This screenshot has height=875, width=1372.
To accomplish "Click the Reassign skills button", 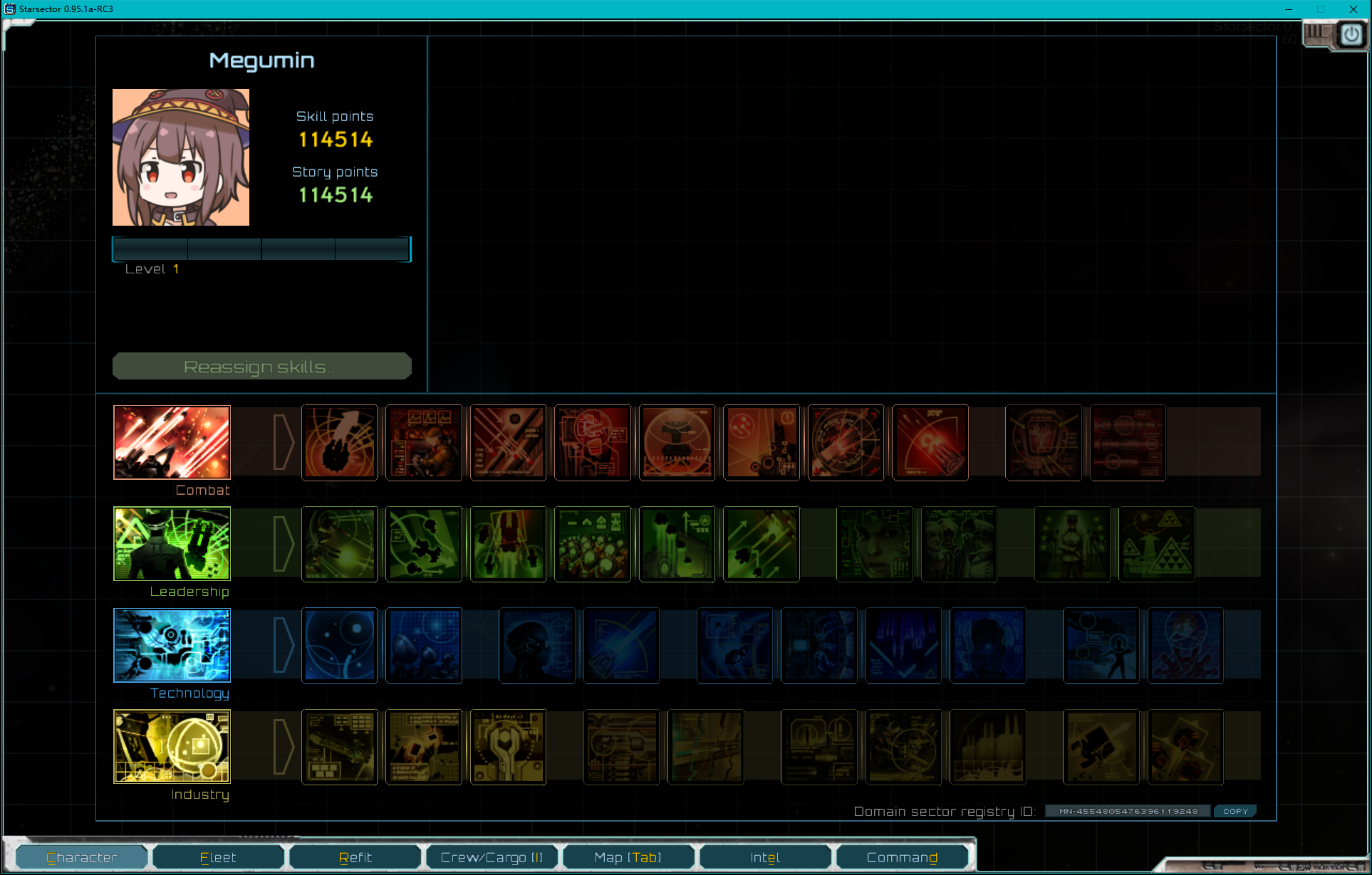I will coord(261,366).
